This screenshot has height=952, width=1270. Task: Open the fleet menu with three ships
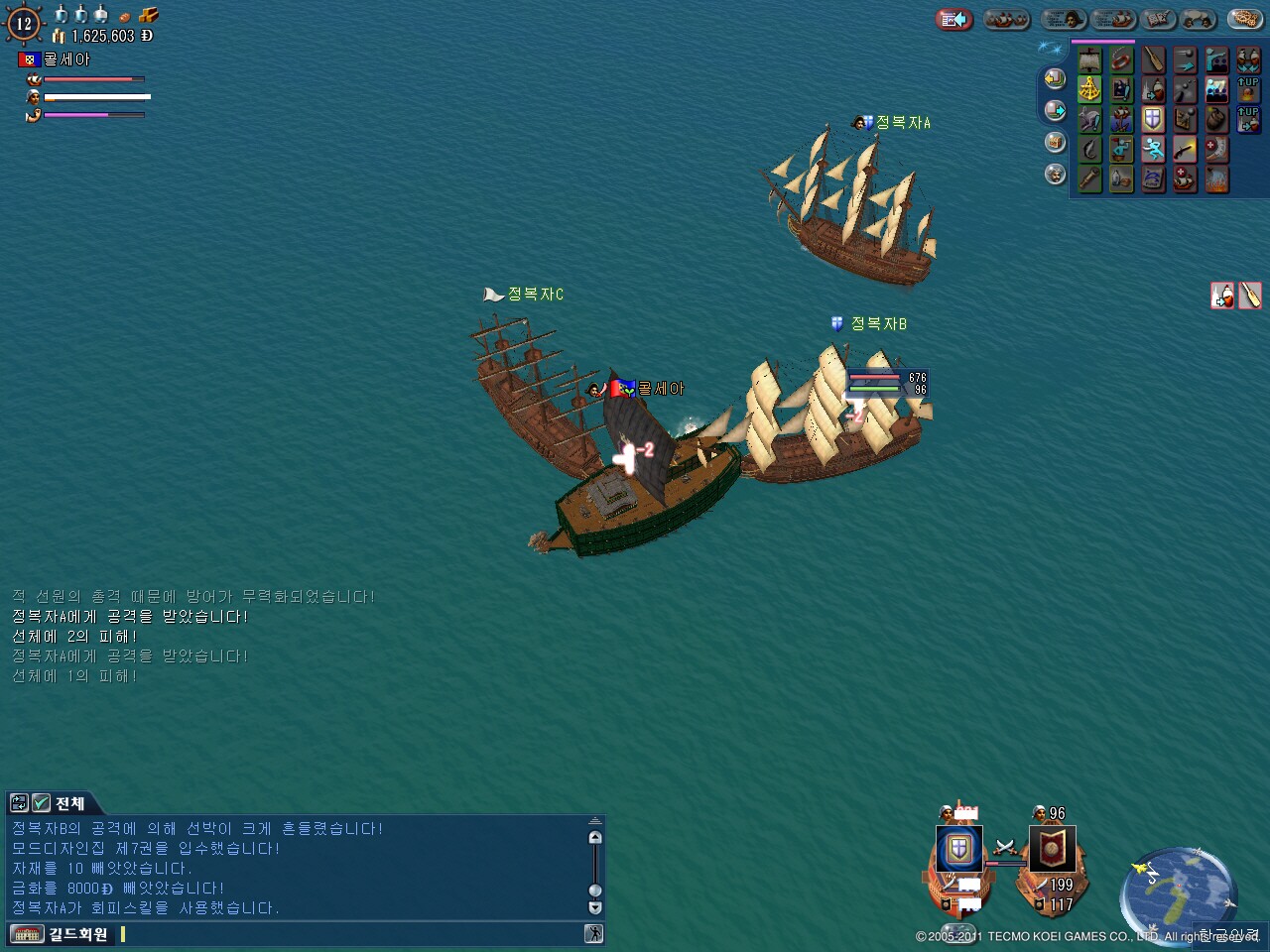pos(1006,19)
